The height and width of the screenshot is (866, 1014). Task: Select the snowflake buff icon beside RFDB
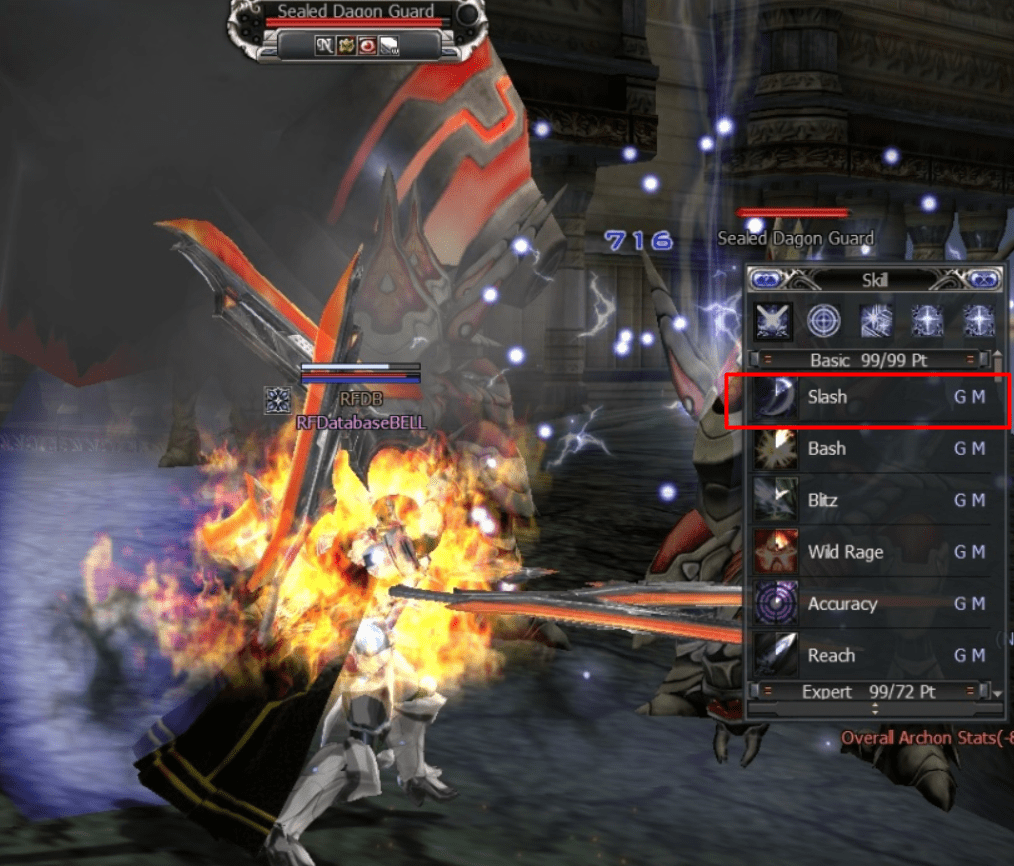pos(277,401)
